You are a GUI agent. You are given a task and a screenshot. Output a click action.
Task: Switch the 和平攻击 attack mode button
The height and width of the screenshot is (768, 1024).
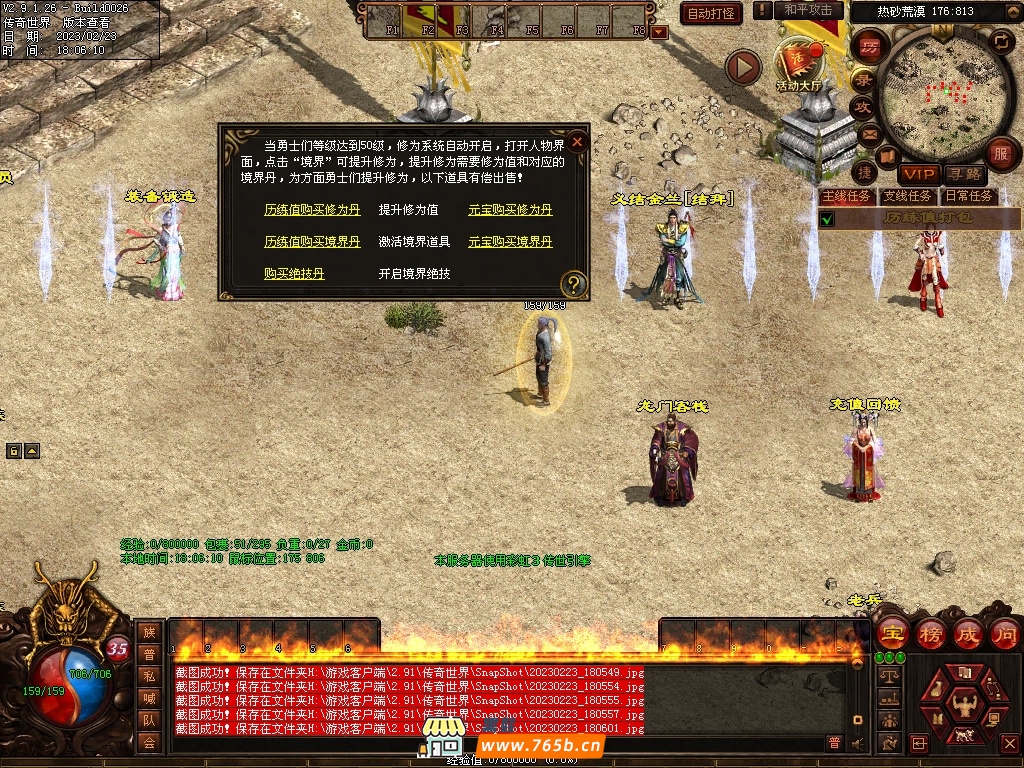pyautogui.click(x=808, y=10)
